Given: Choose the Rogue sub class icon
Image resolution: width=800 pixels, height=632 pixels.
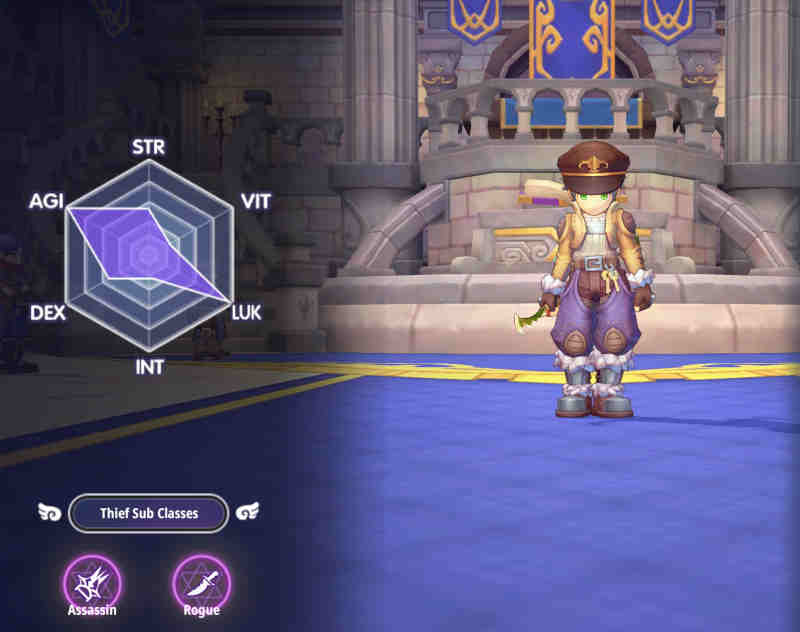Looking at the screenshot, I should pyautogui.click(x=201, y=581).
